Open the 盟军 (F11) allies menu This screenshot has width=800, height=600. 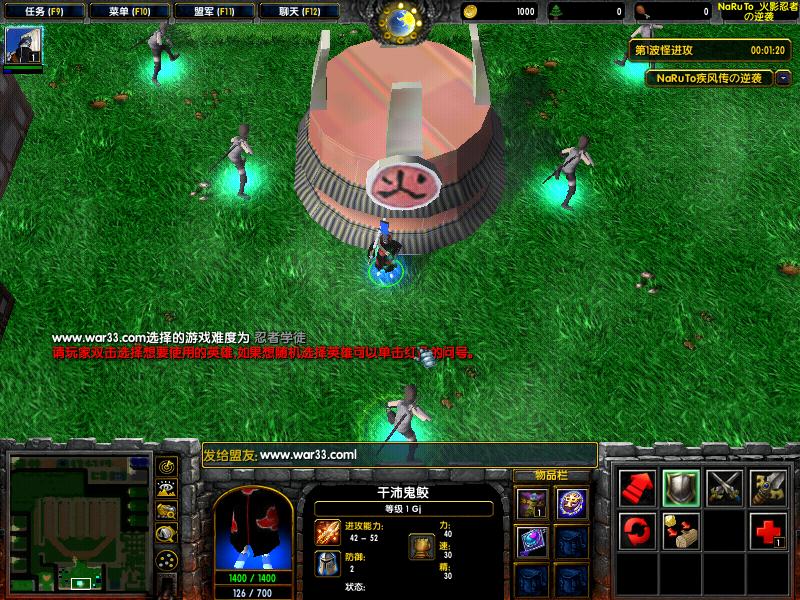(x=213, y=12)
